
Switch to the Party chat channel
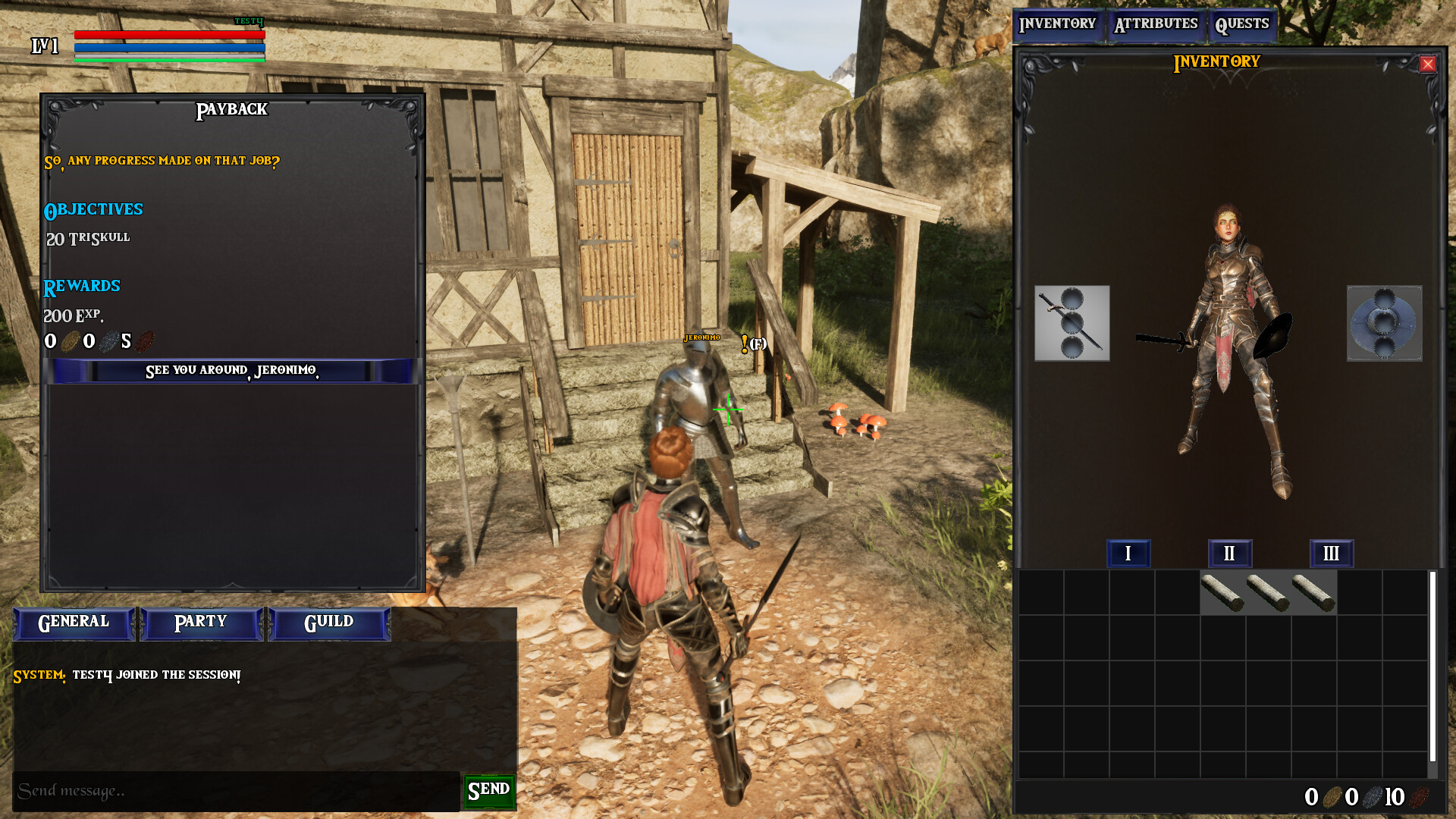tap(200, 622)
